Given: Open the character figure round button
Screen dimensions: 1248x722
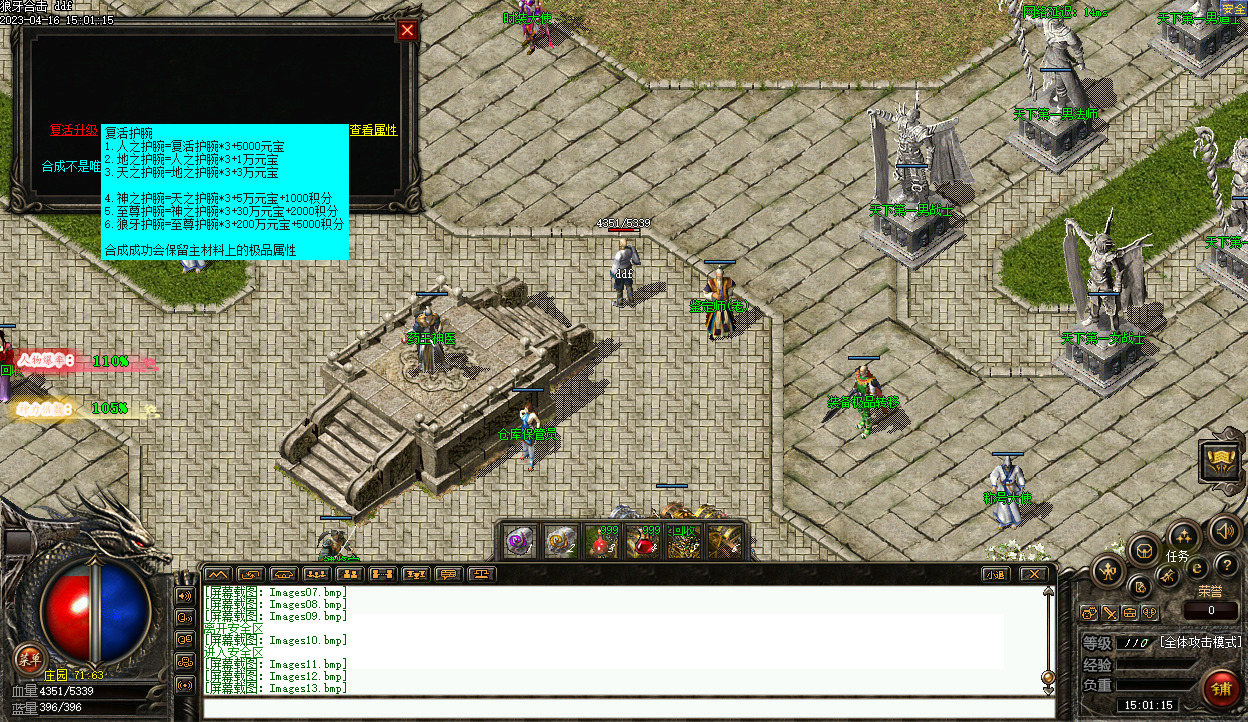Looking at the screenshot, I should (x=1109, y=571).
